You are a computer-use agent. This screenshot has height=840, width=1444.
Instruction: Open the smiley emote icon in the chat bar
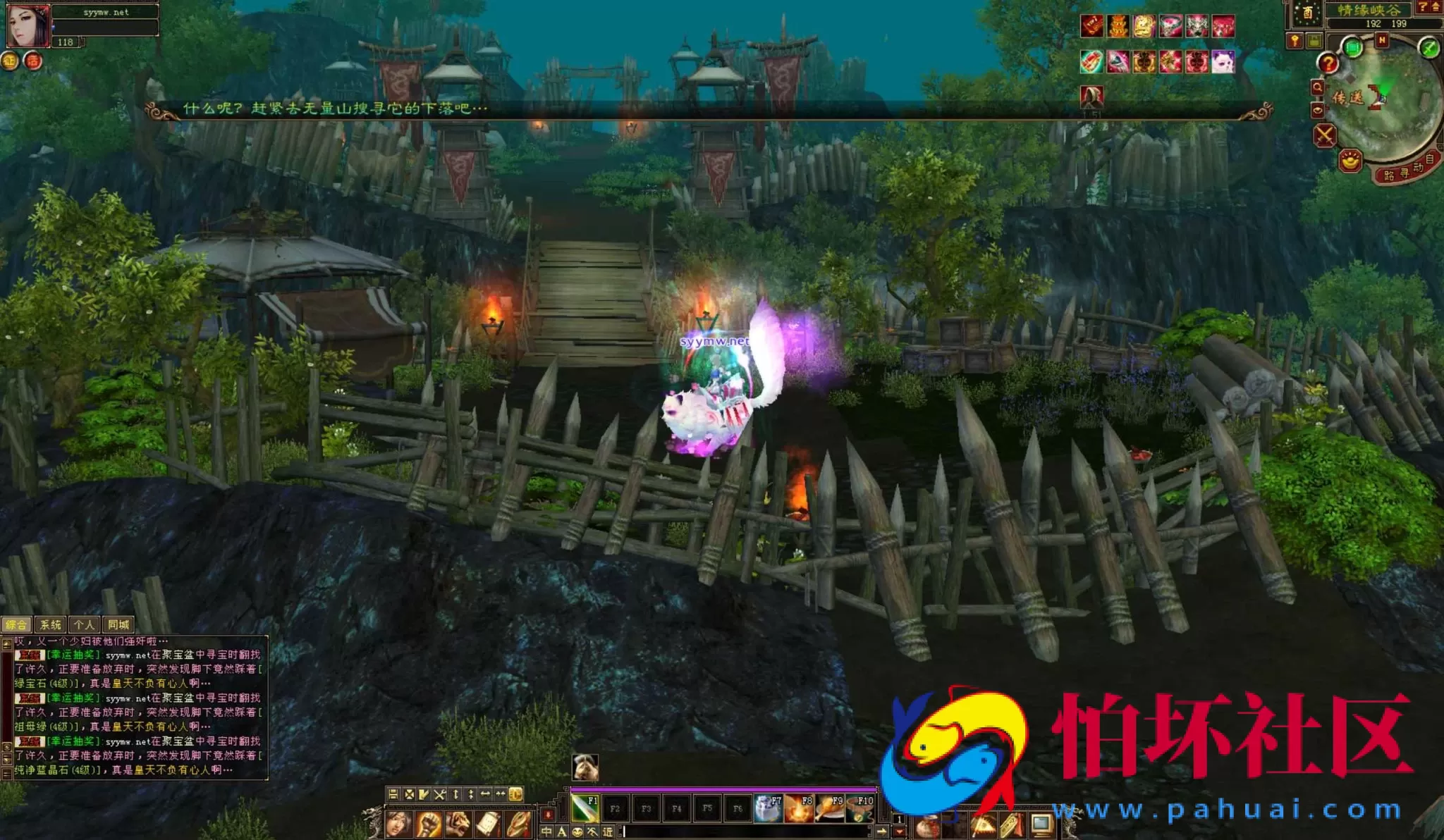(577, 832)
